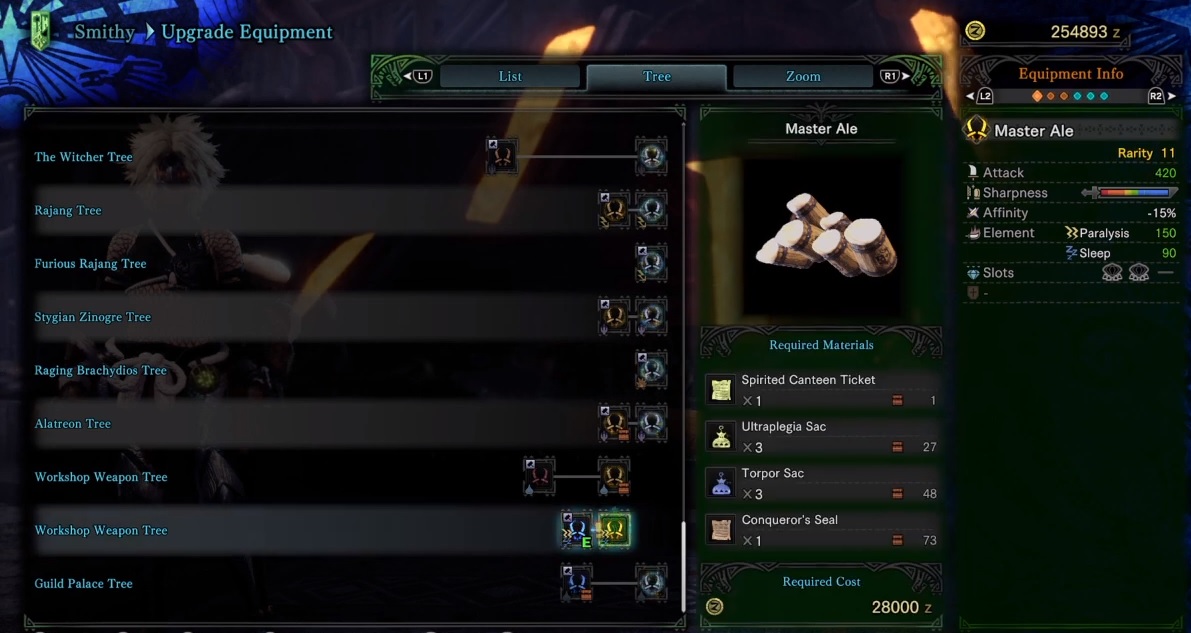This screenshot has width=1191, height=633.
Task: Open the Zoom tab
Action: coord(803,77)
